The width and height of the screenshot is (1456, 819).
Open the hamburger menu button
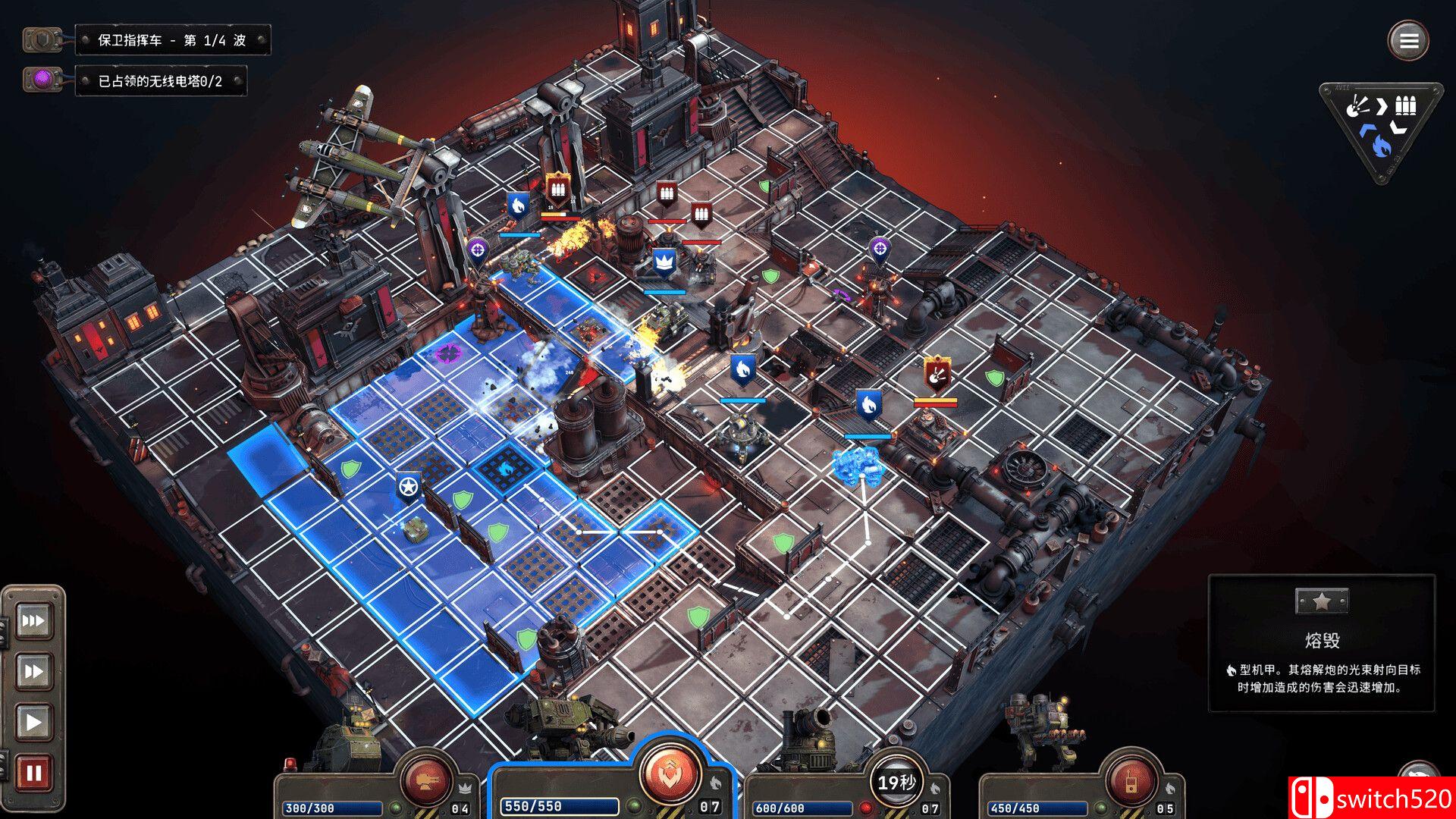[x=1408, y=41]
